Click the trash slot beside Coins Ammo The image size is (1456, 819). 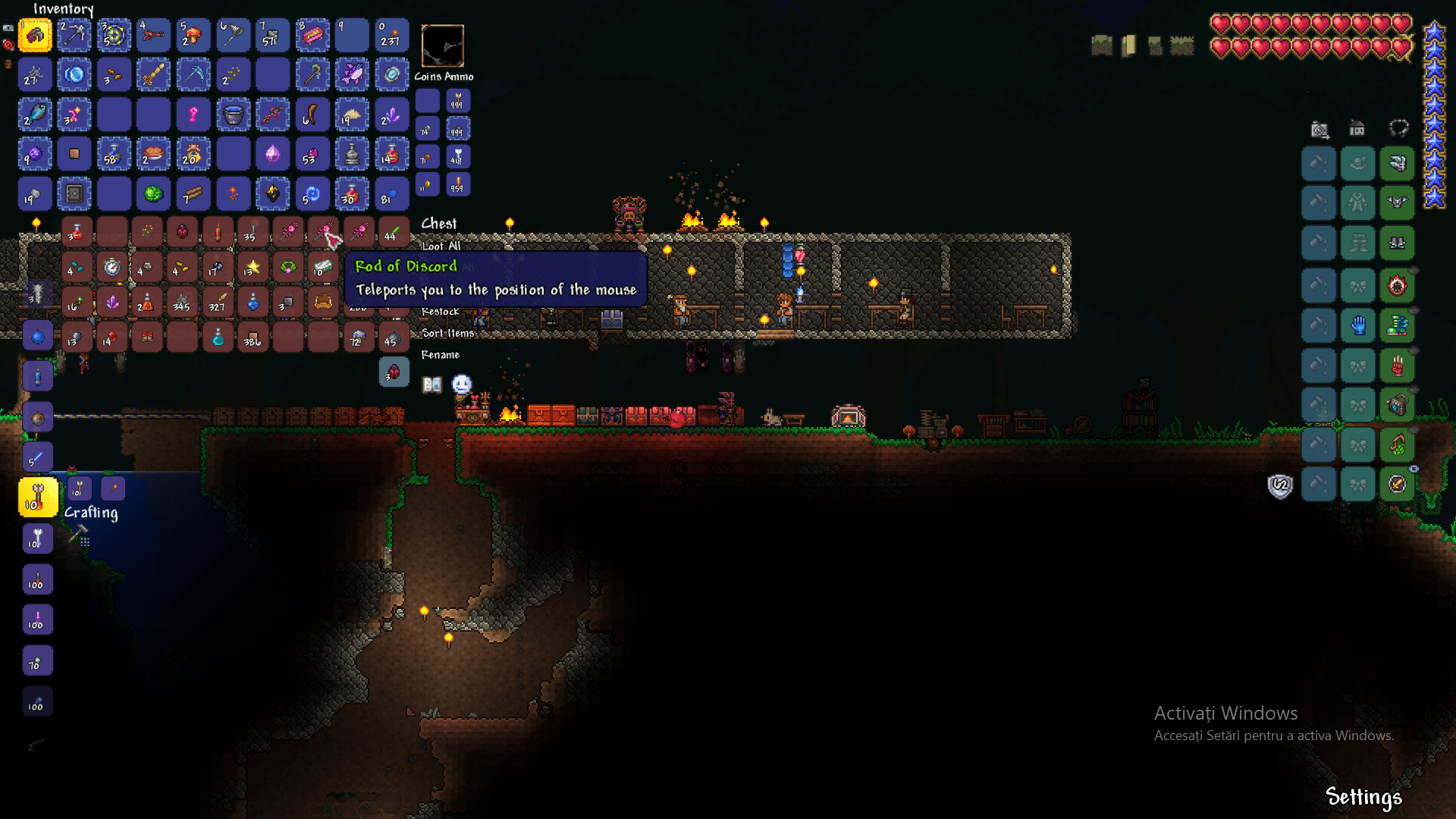[443, 46]
